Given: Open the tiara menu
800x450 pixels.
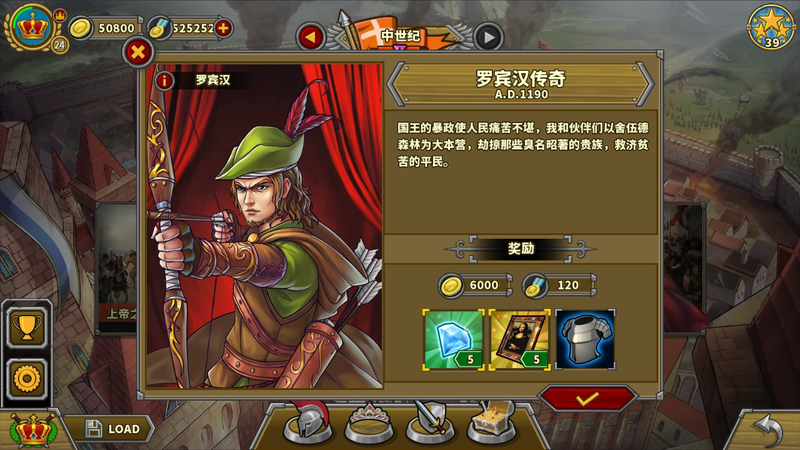Looking at the screenshot, I should pos(368,424).
